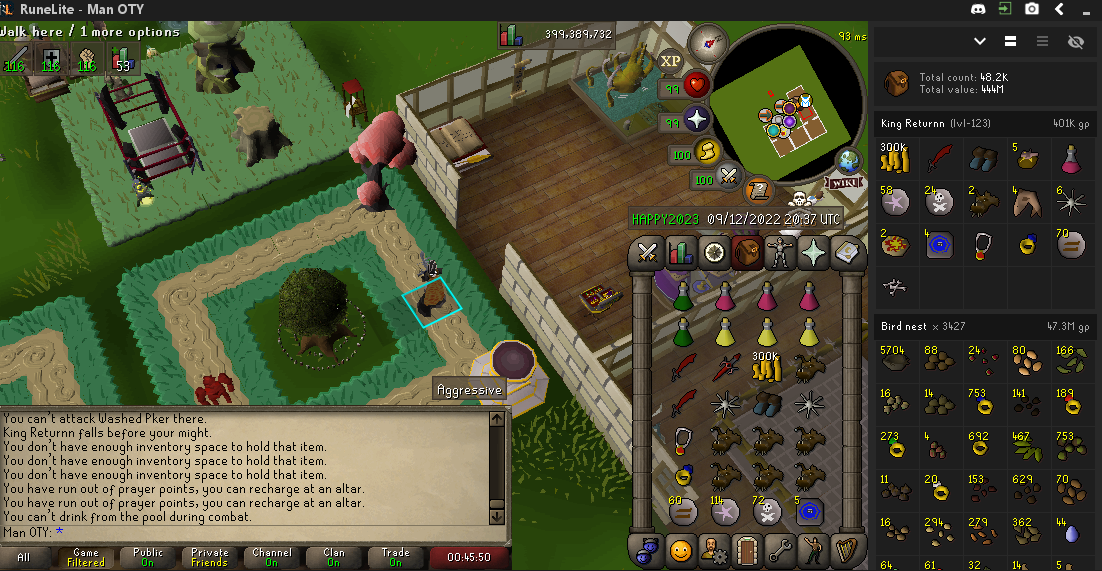Select the coins stack in inventory
Image resolution: width=1102 pixels, height=571 pixels.
click(x=765, y=368)
